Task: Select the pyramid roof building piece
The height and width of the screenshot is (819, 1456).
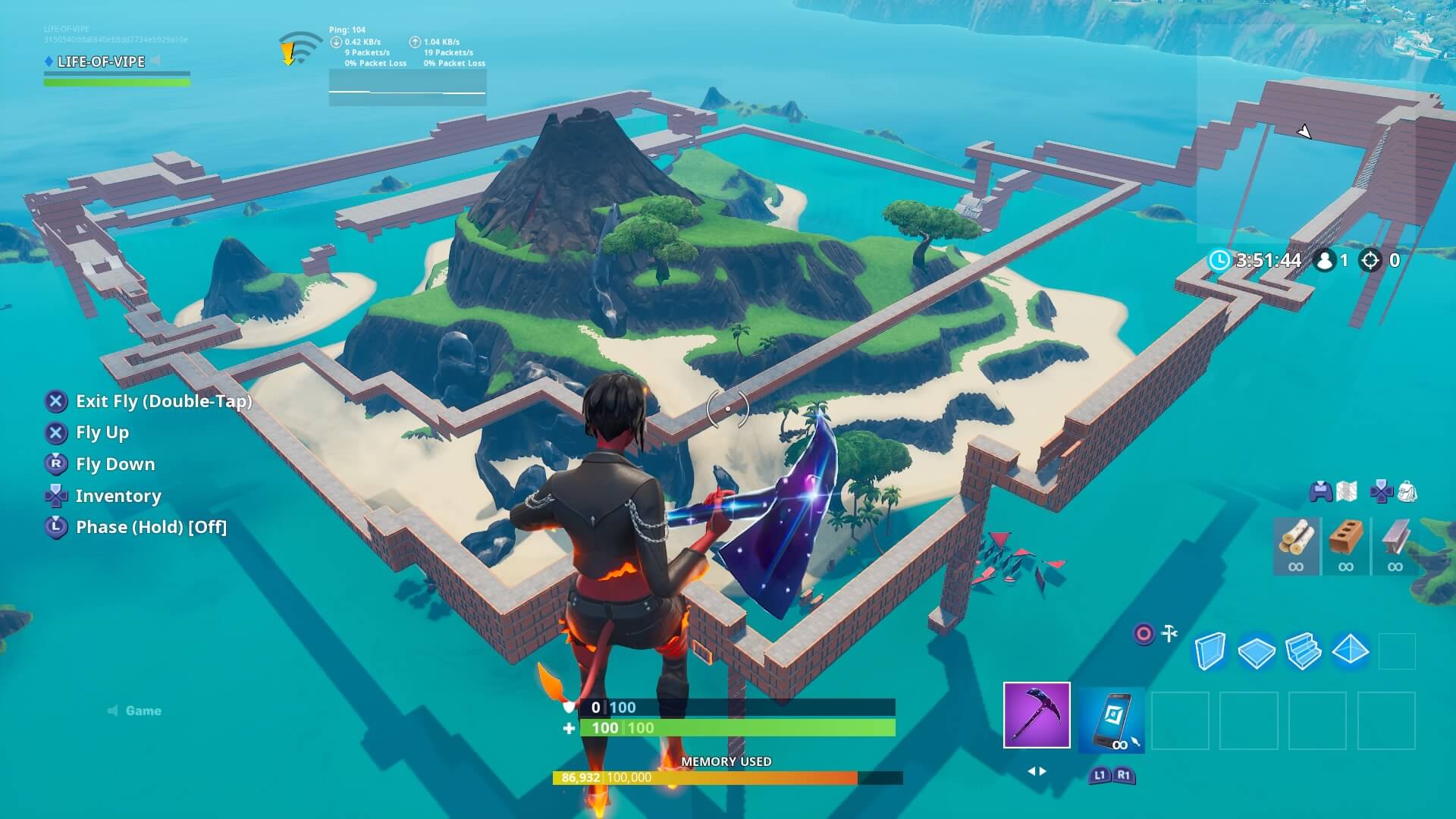Action: point(1349,650)
